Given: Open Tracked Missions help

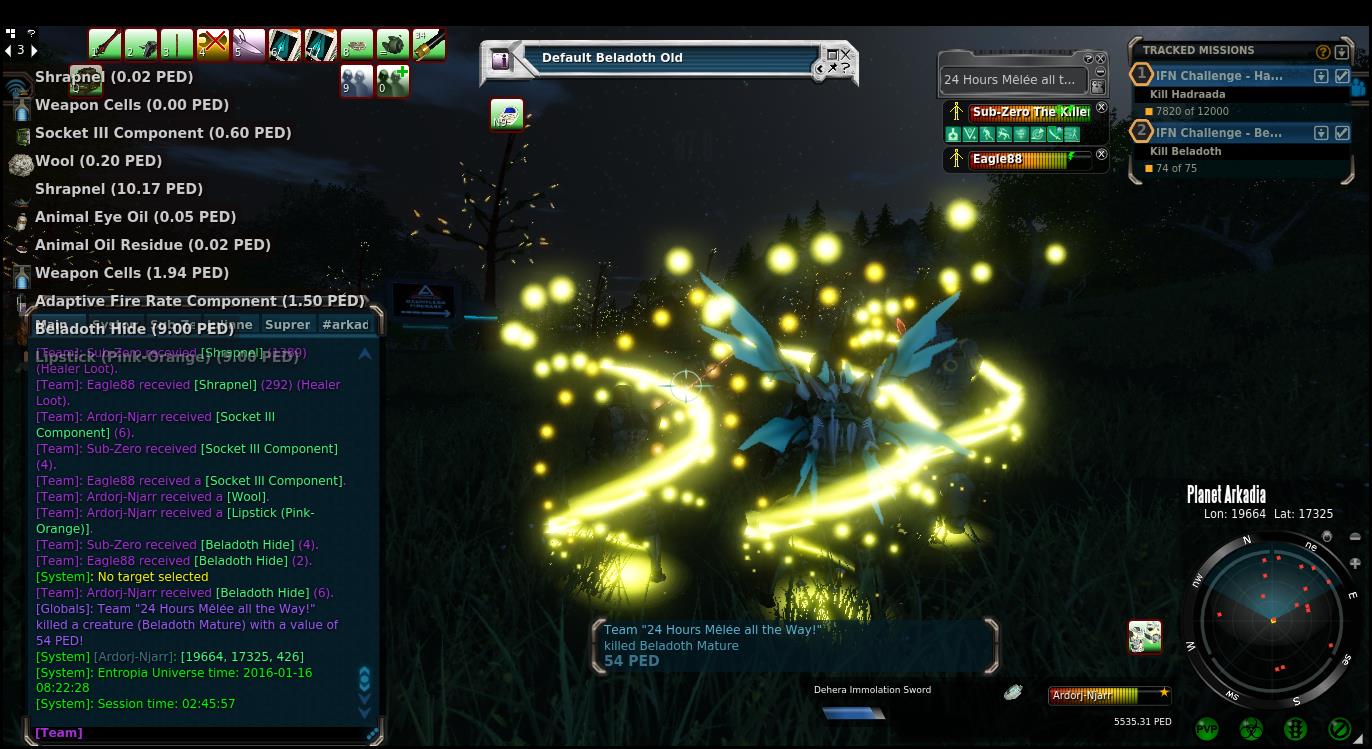Looking at the screenshot, I should click(x=1322, y=52).
